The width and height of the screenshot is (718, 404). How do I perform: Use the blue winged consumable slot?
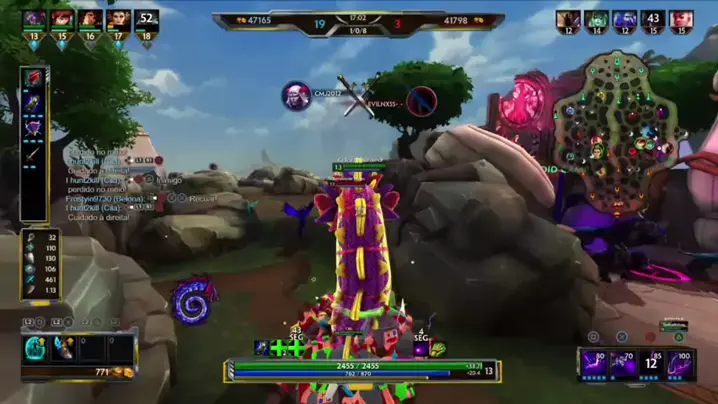tap(61, 347)
